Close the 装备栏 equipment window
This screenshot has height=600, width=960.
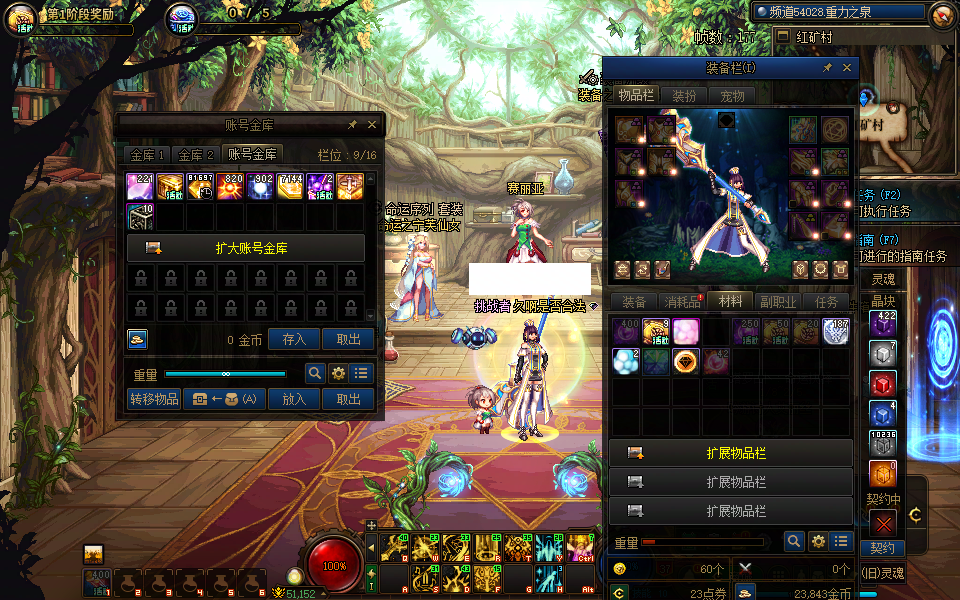(x=848, y=68)
